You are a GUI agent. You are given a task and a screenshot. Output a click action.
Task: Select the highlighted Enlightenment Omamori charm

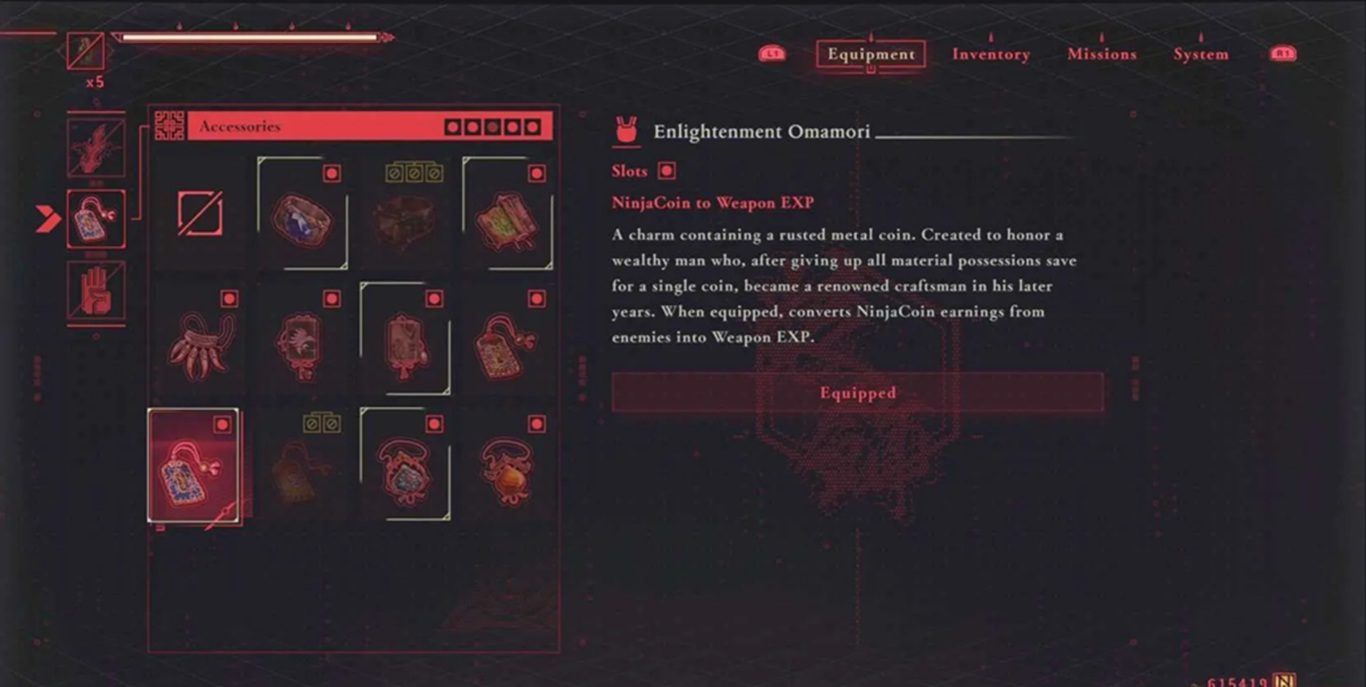(x=194, y=466)
